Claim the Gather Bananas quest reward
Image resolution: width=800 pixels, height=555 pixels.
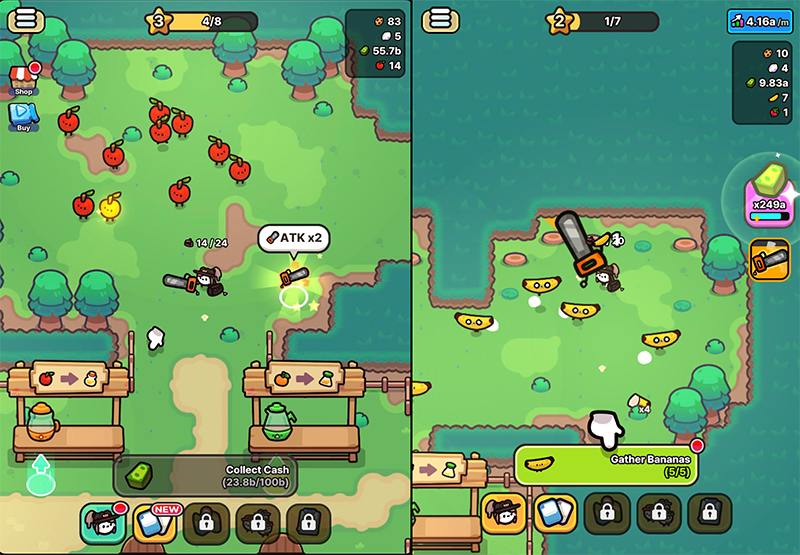(x=605, y=465)
